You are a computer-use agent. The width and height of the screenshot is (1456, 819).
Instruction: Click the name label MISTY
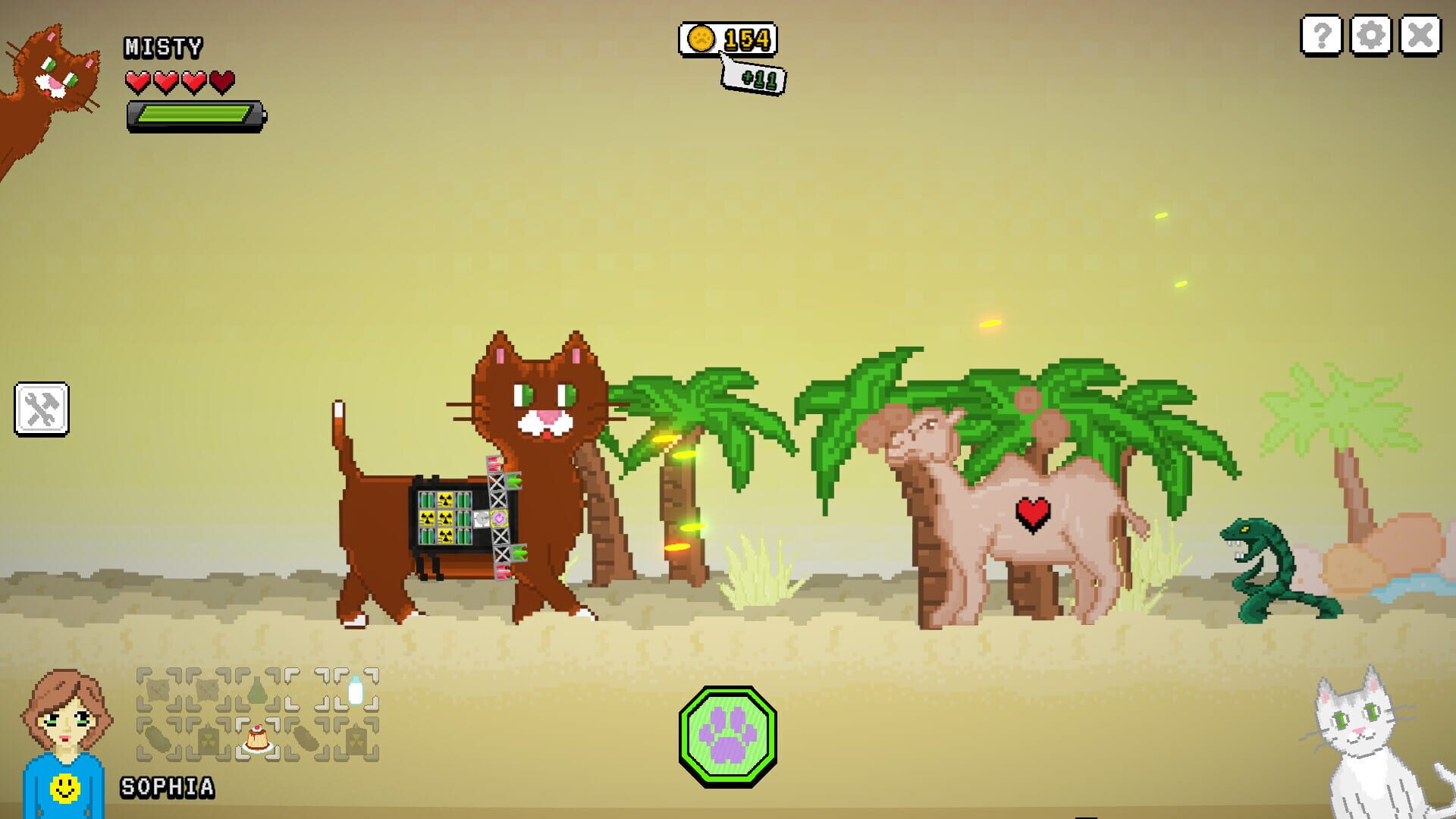coord(162,47)
